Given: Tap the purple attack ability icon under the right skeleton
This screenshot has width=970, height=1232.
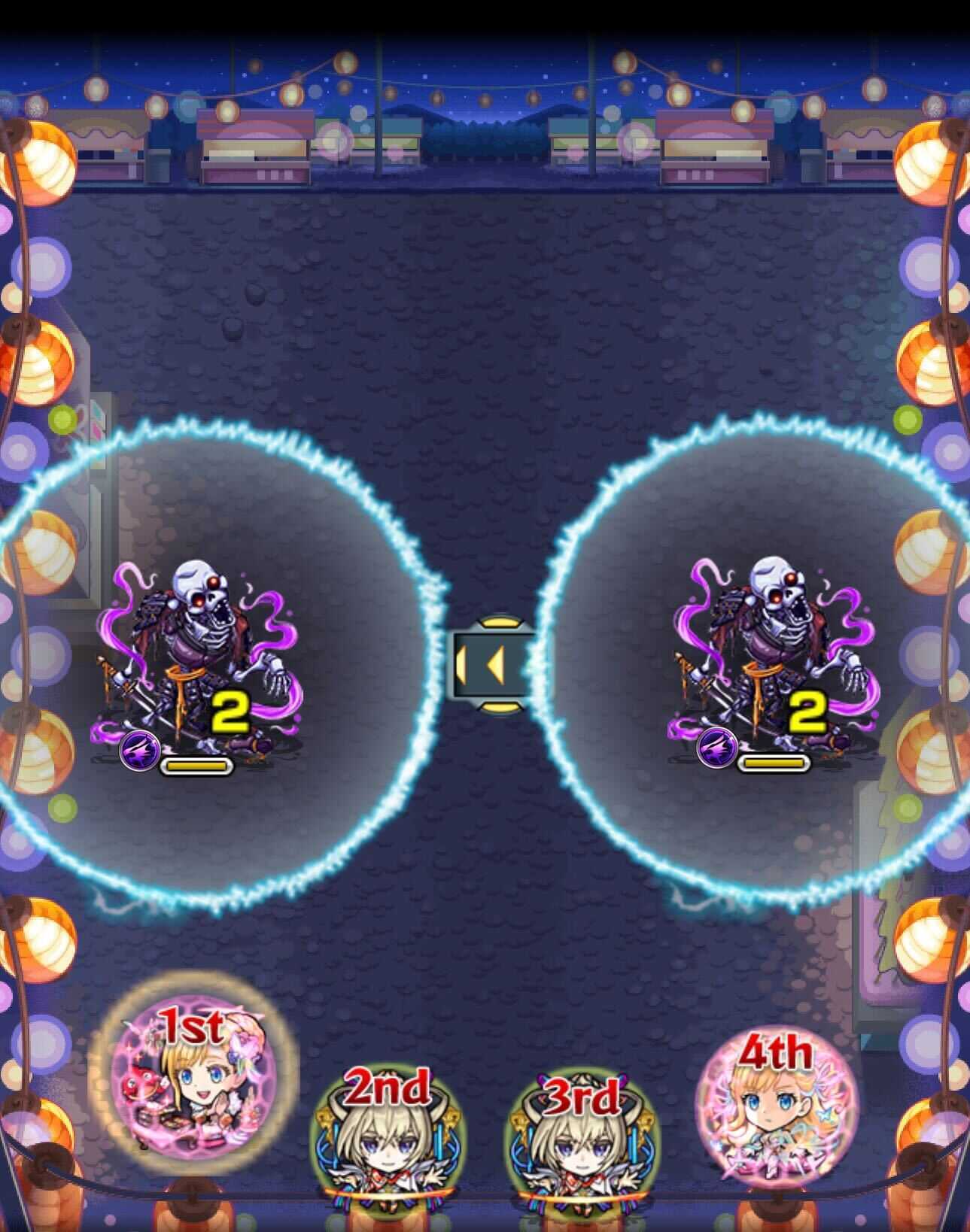Looking at the screenshot, I should (x=717, y=751).
